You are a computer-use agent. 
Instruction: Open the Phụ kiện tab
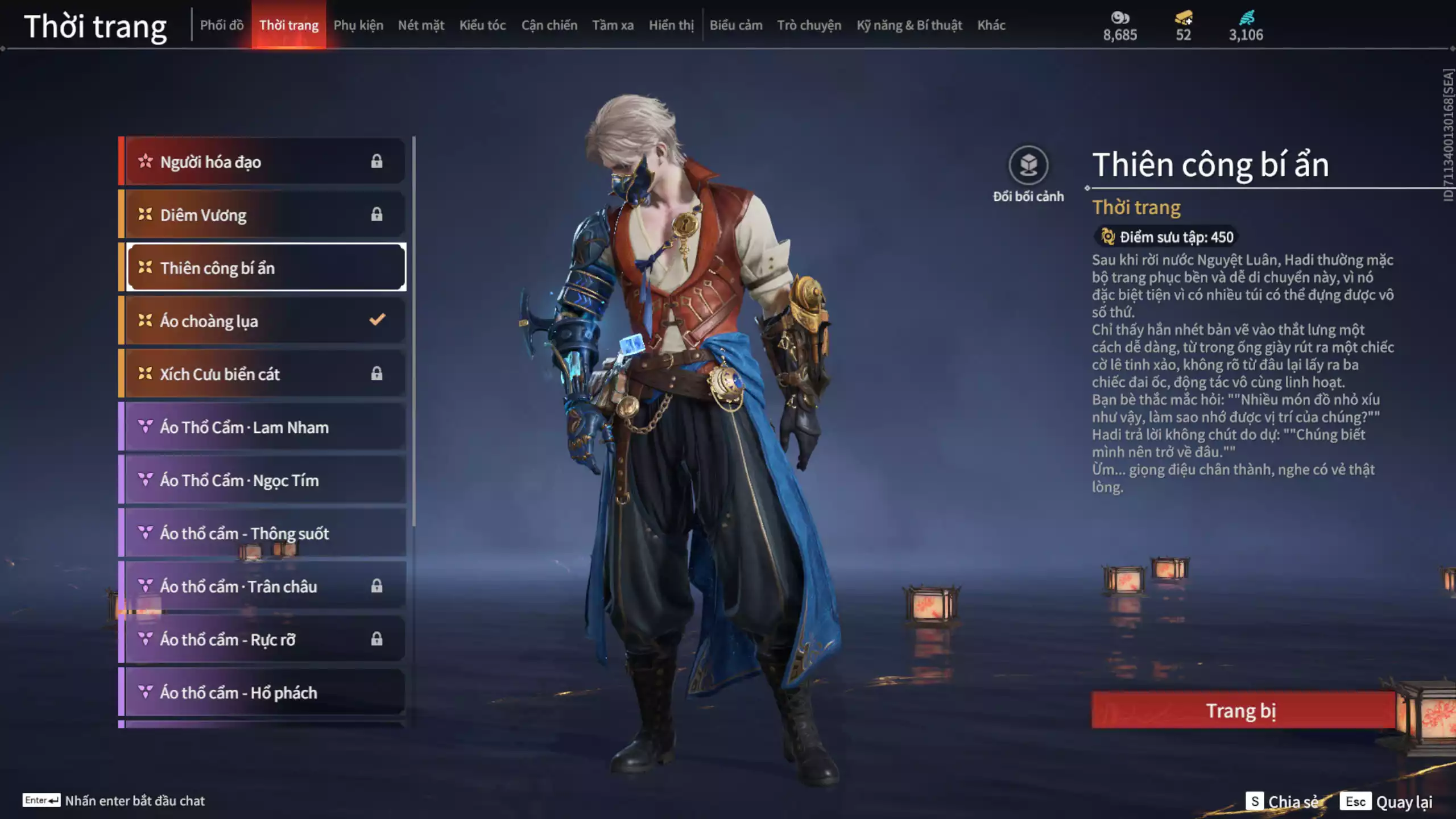[x=358, y=25]
